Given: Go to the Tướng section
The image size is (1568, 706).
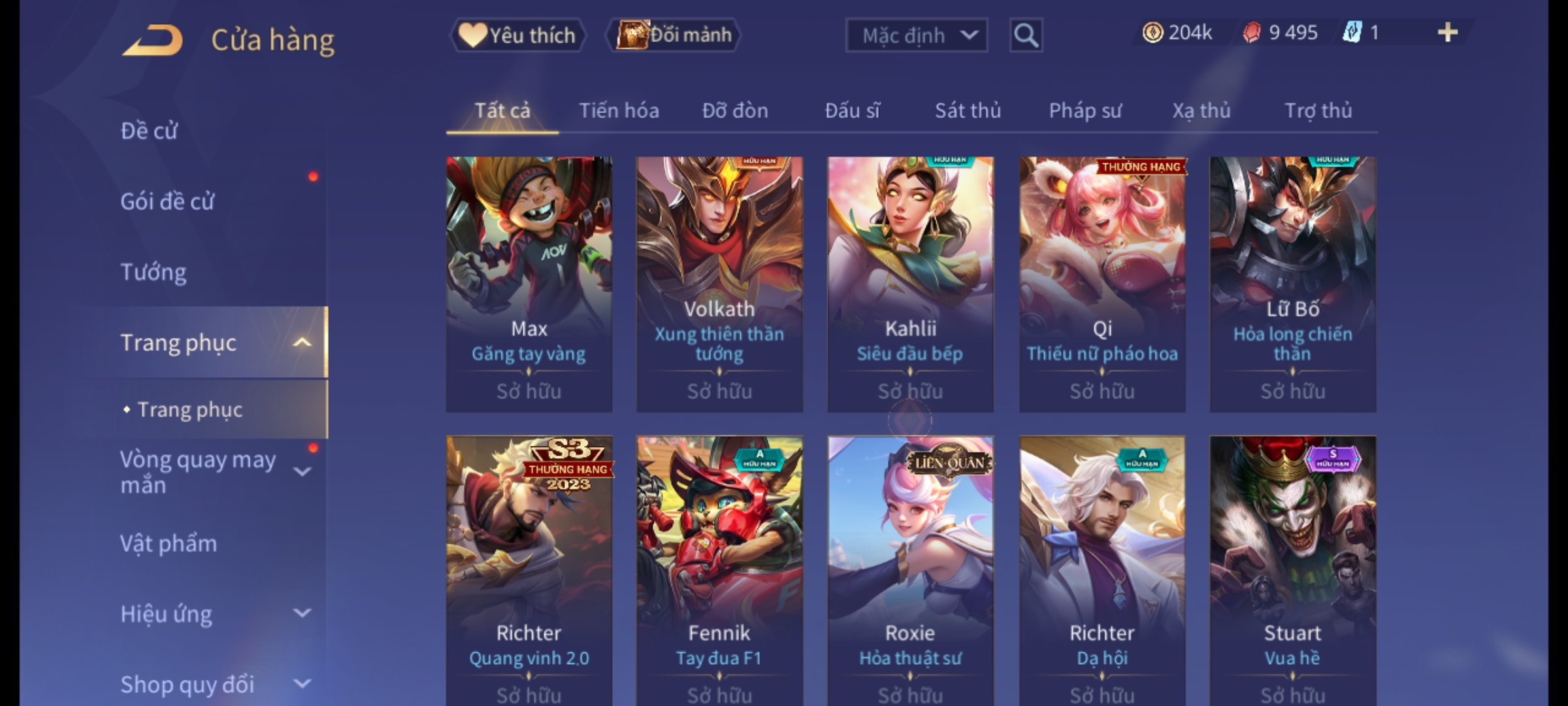Looking at the screenshot, I should coord(154,272).
